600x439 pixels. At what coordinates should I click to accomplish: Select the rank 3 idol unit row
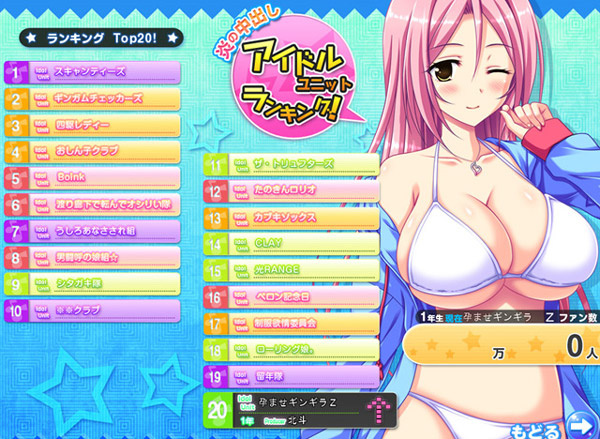tap(93, 127)
